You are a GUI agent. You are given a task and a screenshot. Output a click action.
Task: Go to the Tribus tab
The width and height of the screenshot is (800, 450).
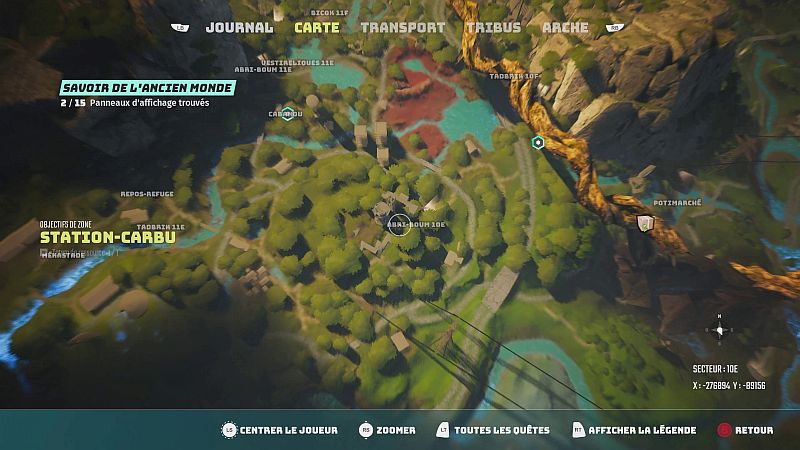click(493, 28)
